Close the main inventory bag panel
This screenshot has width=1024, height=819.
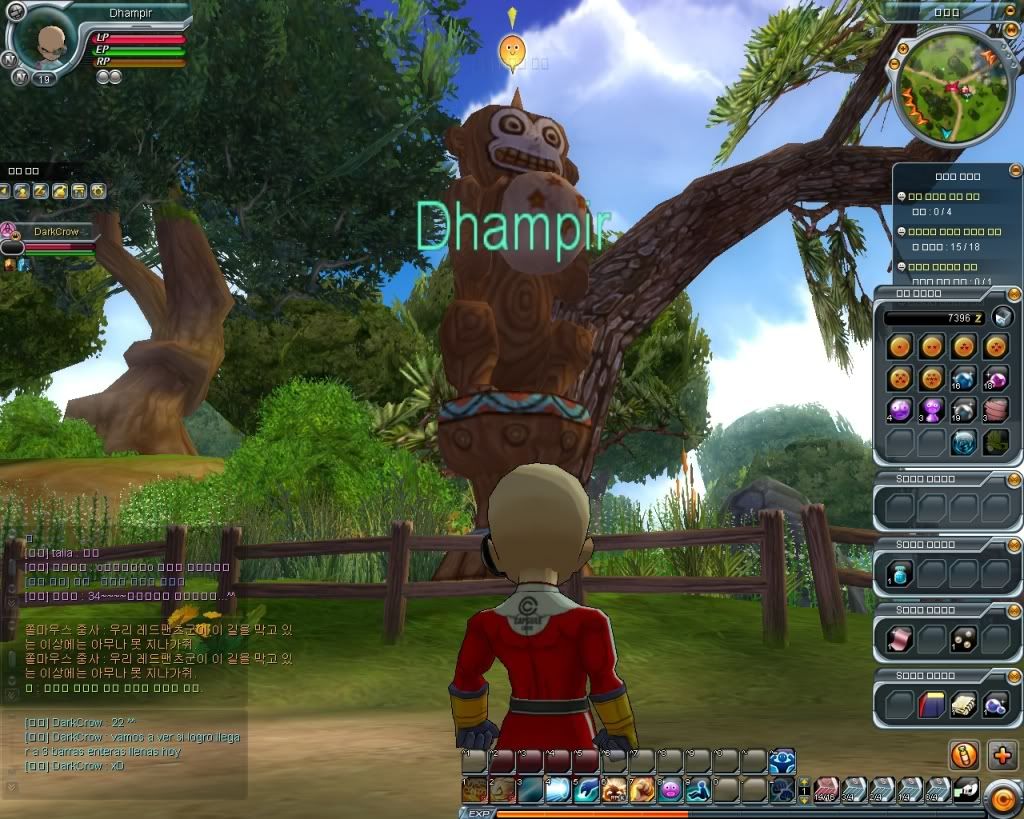tap(1015, 292)
